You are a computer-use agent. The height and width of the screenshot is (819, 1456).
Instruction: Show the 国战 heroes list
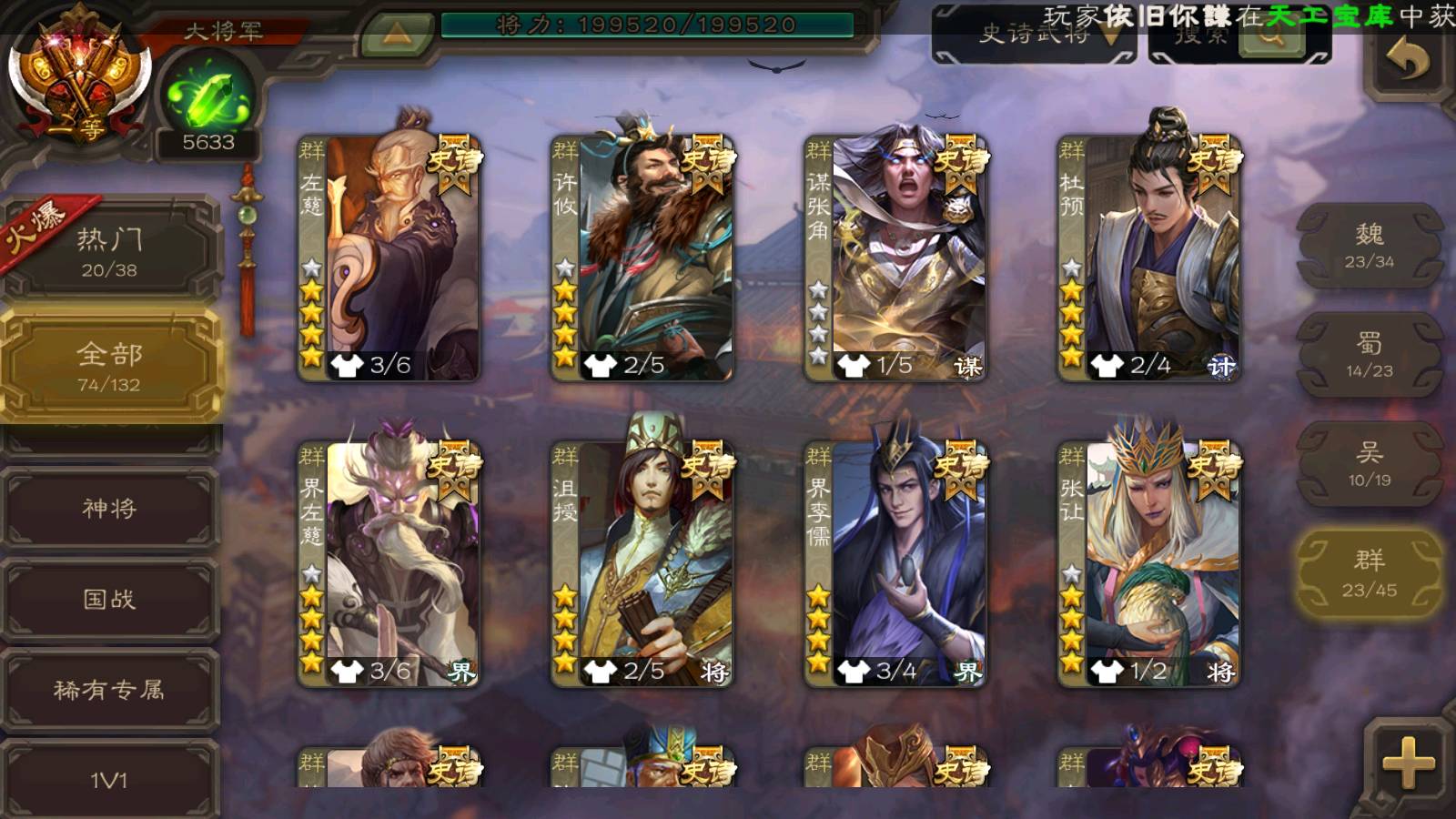pos(109,599)
